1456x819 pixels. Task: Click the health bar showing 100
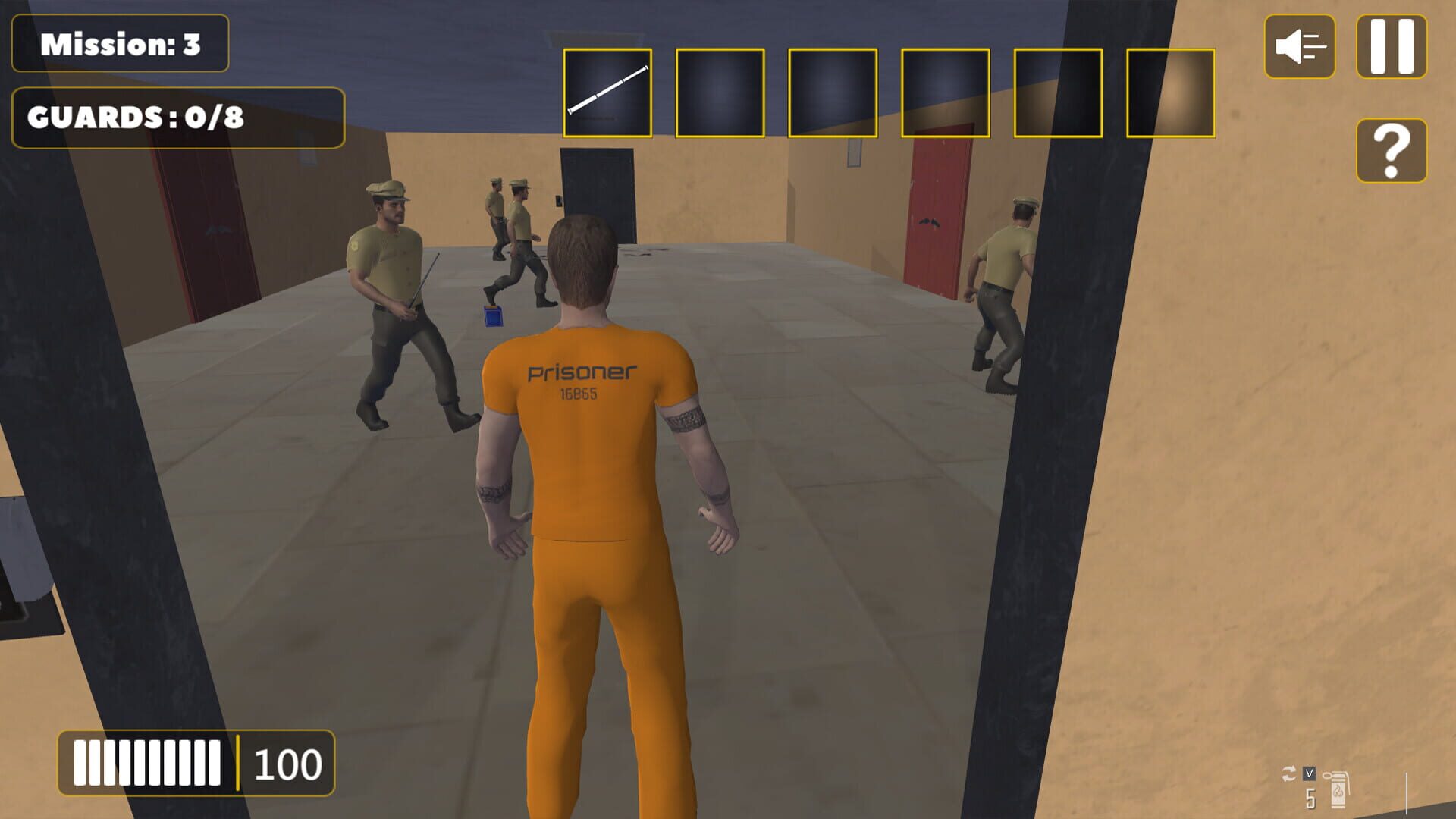193,760
